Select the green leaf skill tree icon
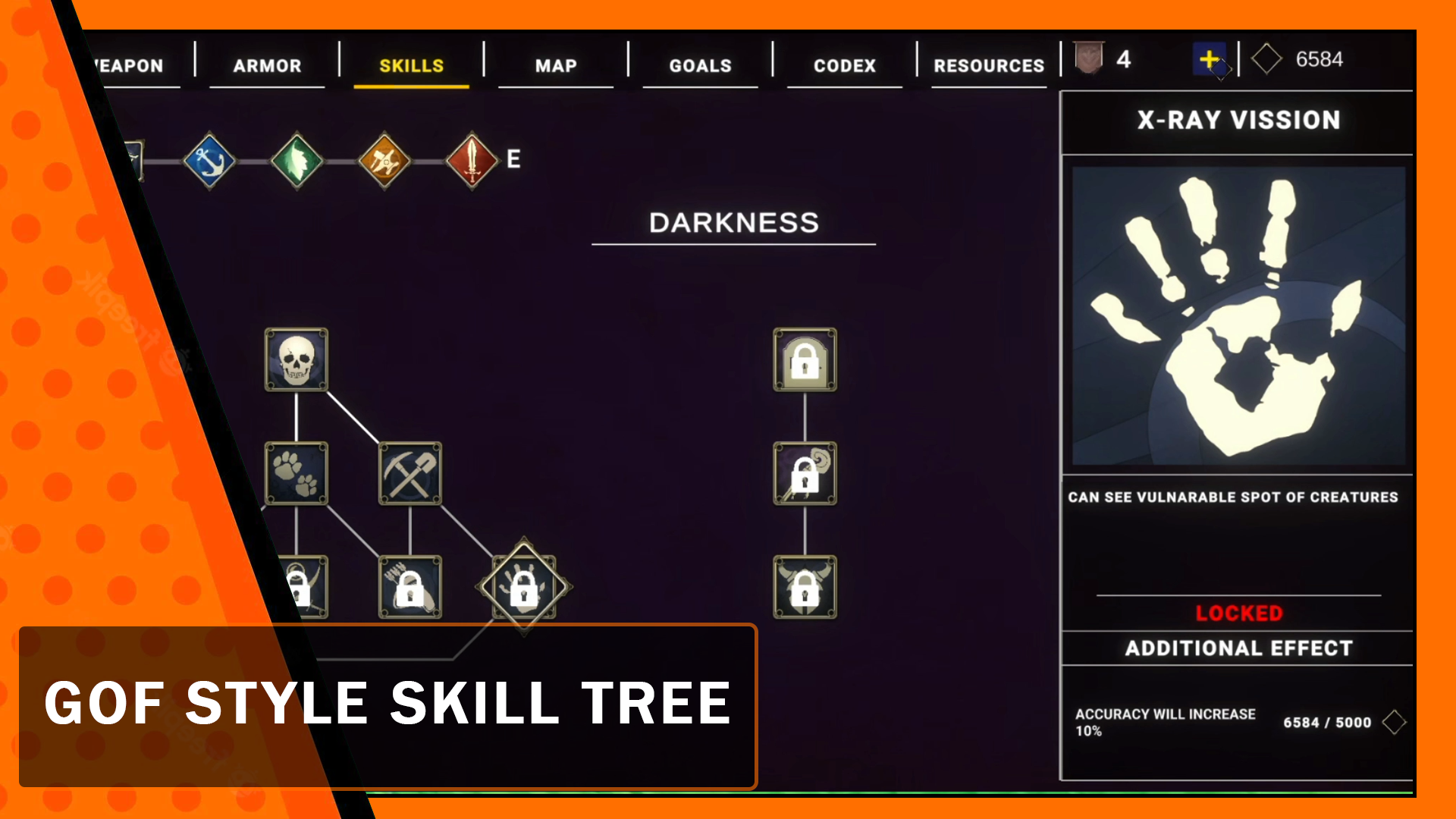 [x=297, y=159]
